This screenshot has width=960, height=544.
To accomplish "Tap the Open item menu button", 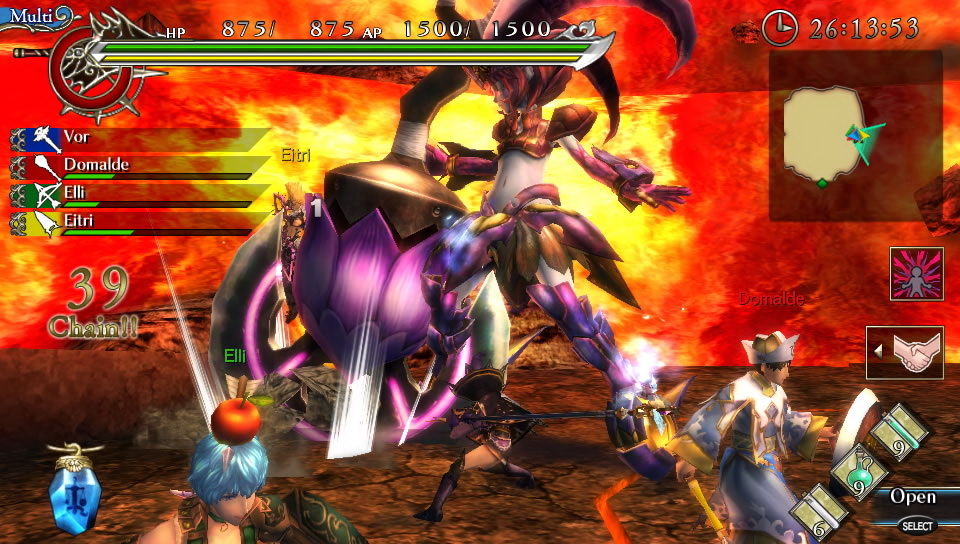I will pyautogui.click(x=912, y=497).
